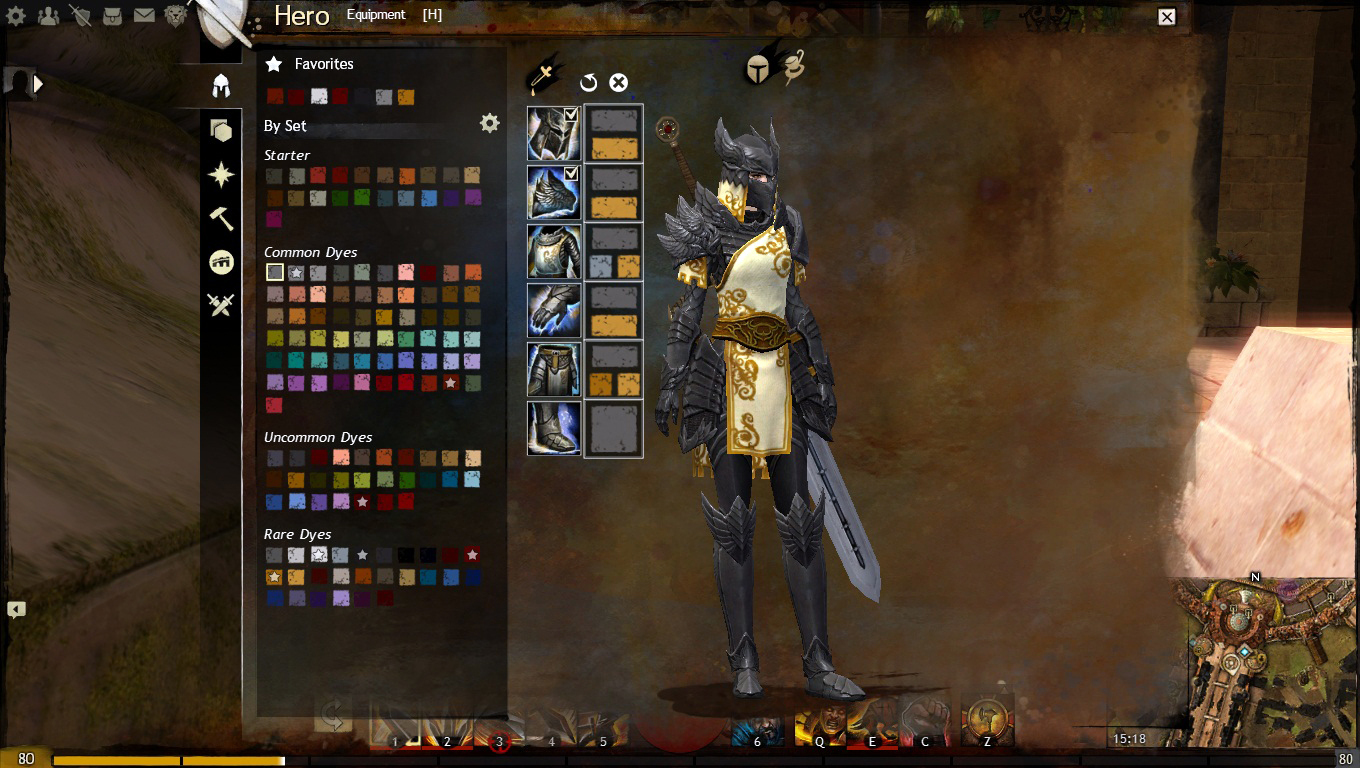Select the eyedropper dye tool
The height and width of the screenshot is (768, 1360).
pos(543,78)
